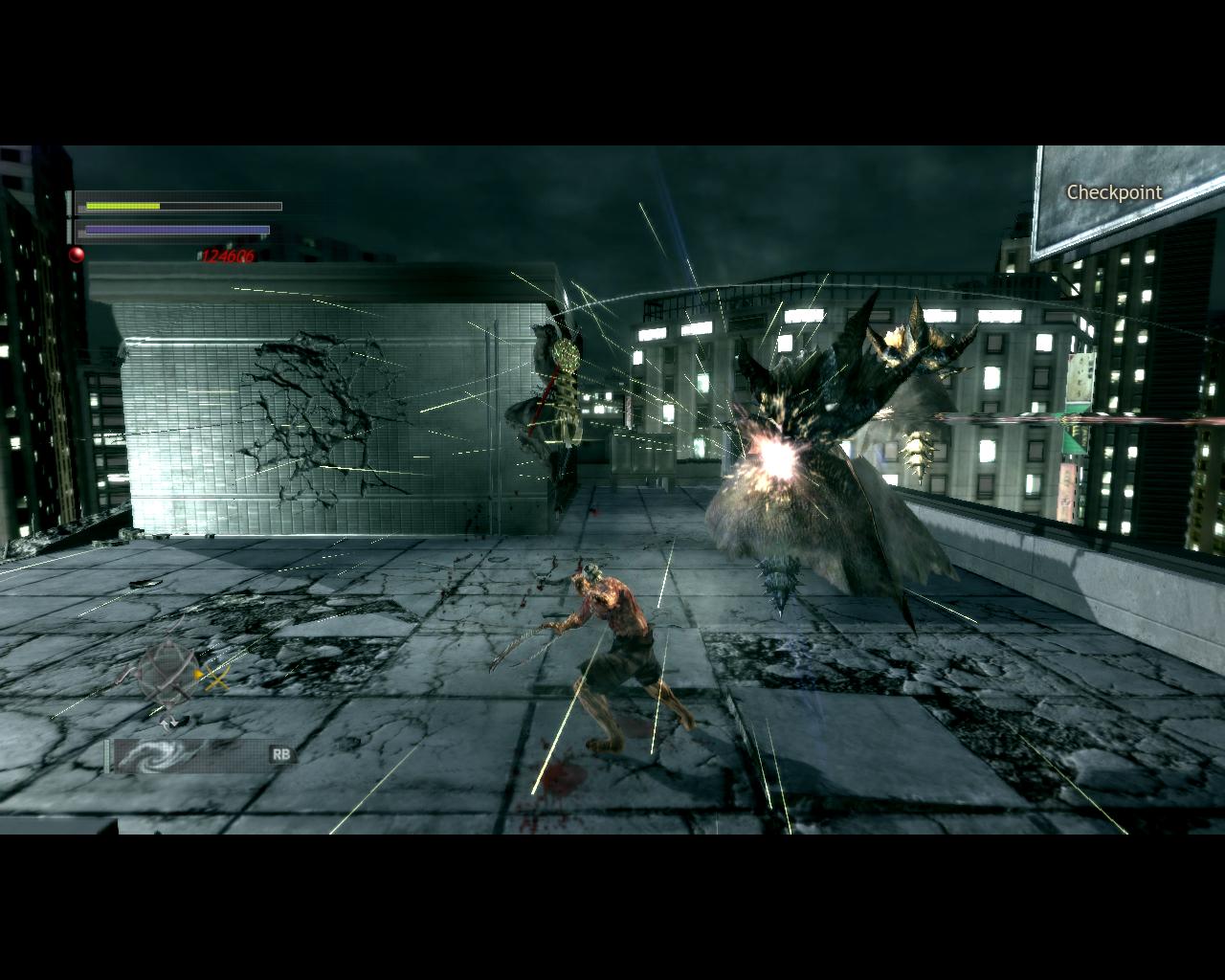Click the RB button prompt on the ability bar
1225x980 pixels.
281,753
